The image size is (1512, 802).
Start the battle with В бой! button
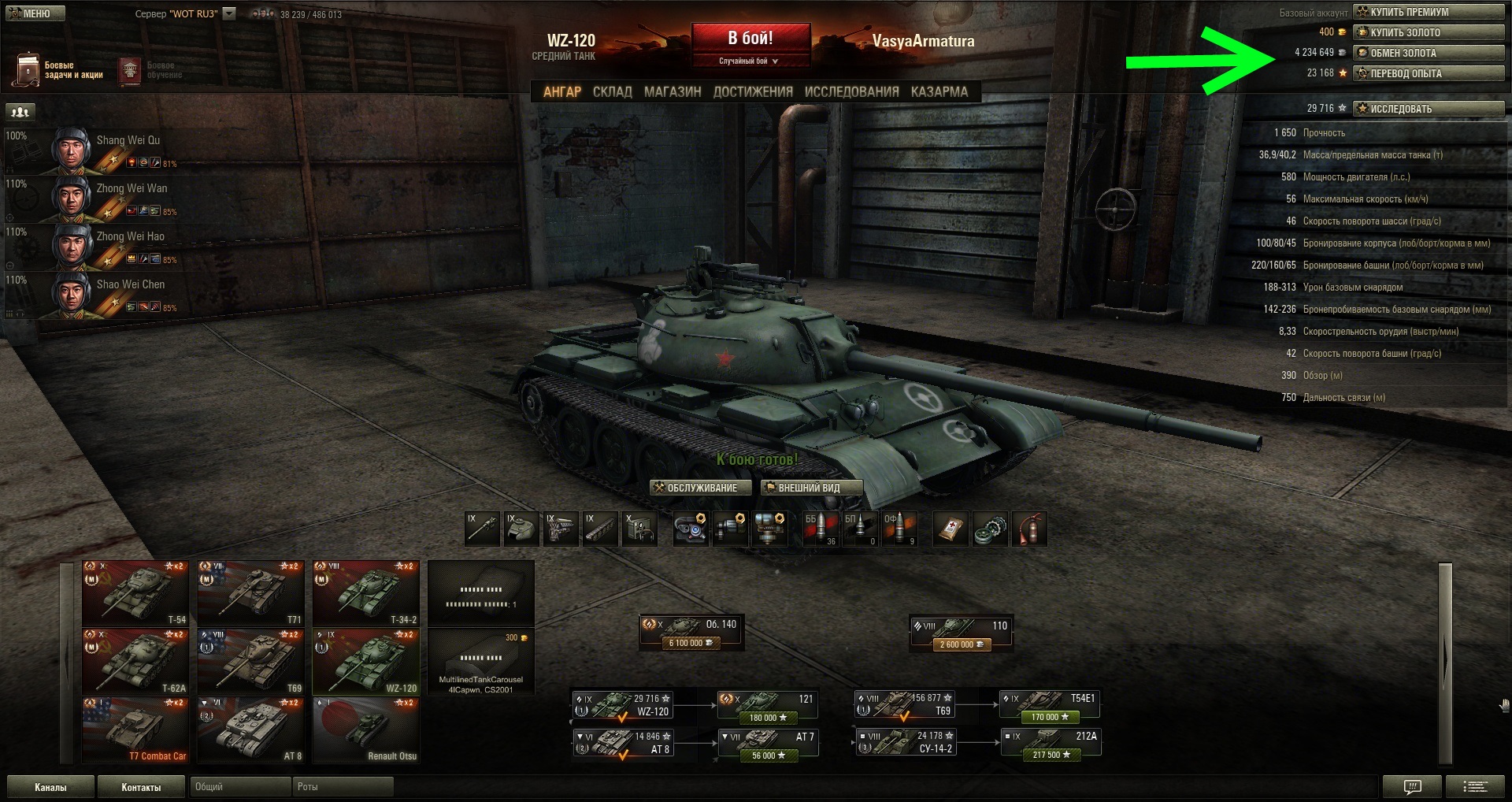click(750, 39)
